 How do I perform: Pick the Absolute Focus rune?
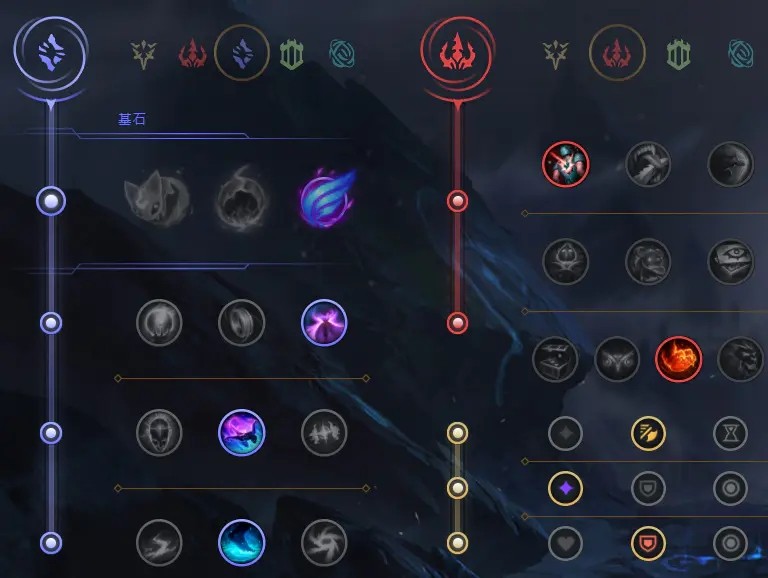pyautogui.click(x=324, y=433)
